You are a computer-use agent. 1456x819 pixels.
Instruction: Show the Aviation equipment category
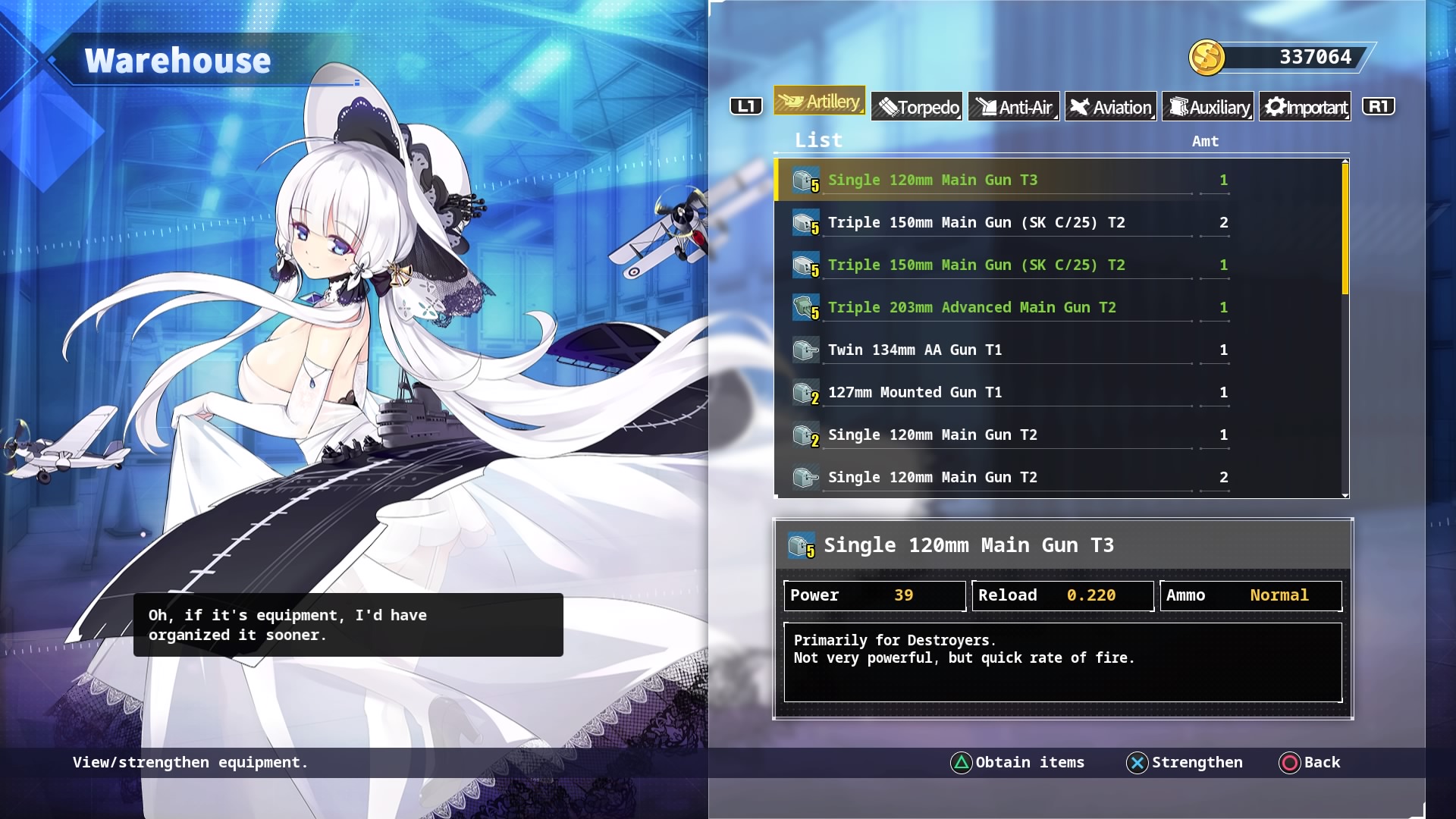(x=1111, y=107)
